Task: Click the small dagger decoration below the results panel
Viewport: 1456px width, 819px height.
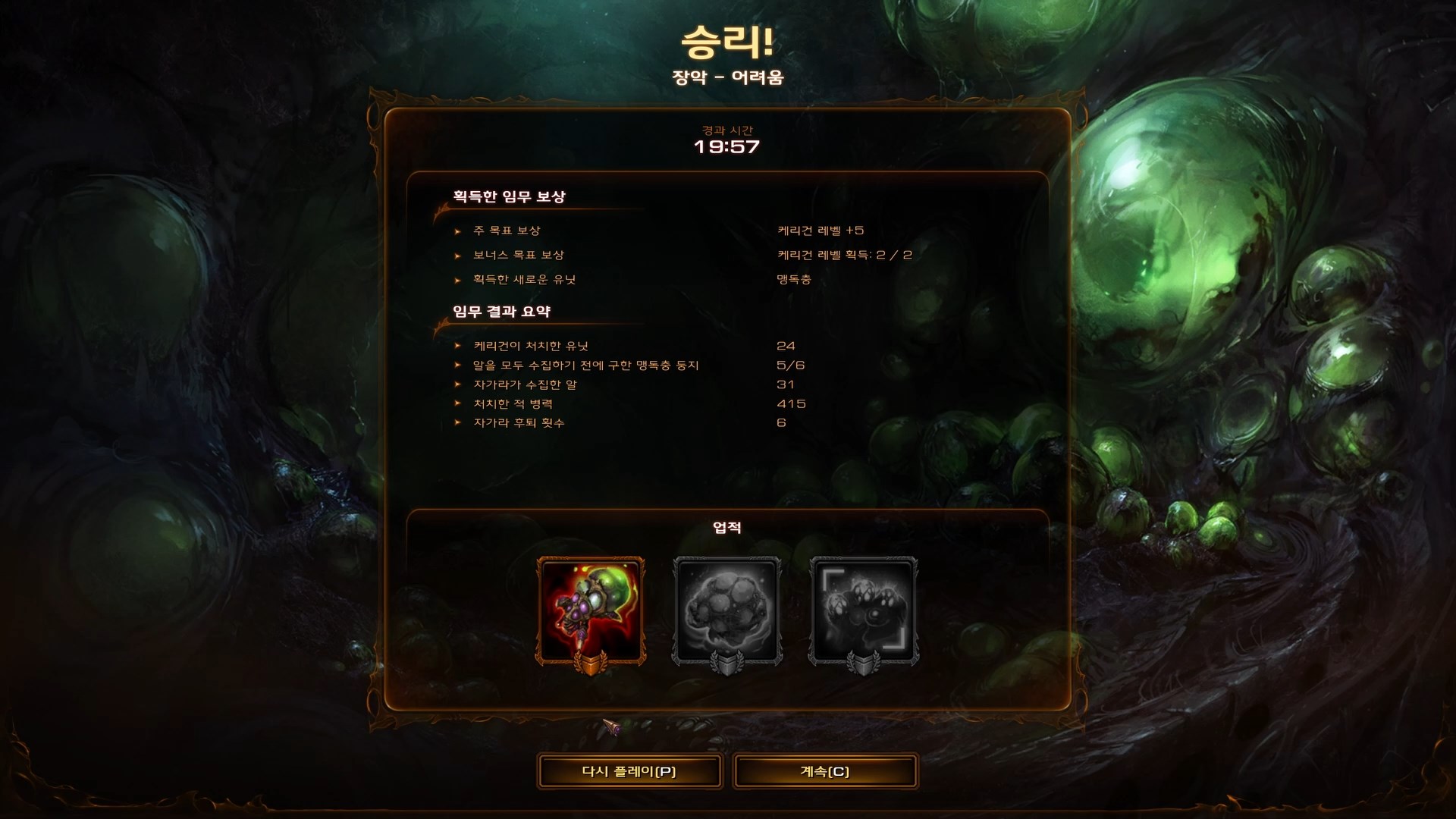Action: [x=612, y=726]
